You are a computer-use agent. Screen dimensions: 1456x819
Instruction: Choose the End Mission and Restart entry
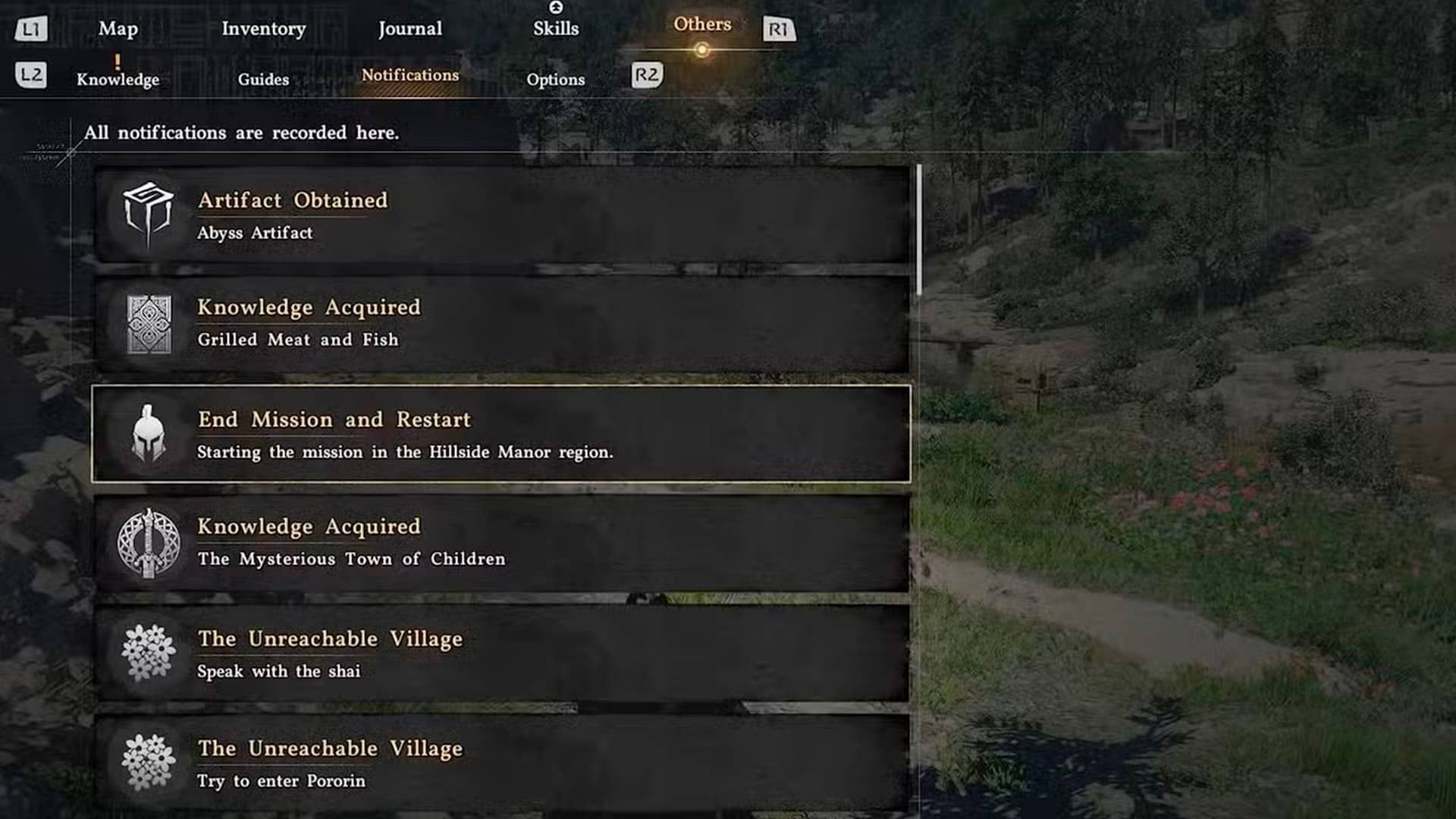tap(500, 434)
